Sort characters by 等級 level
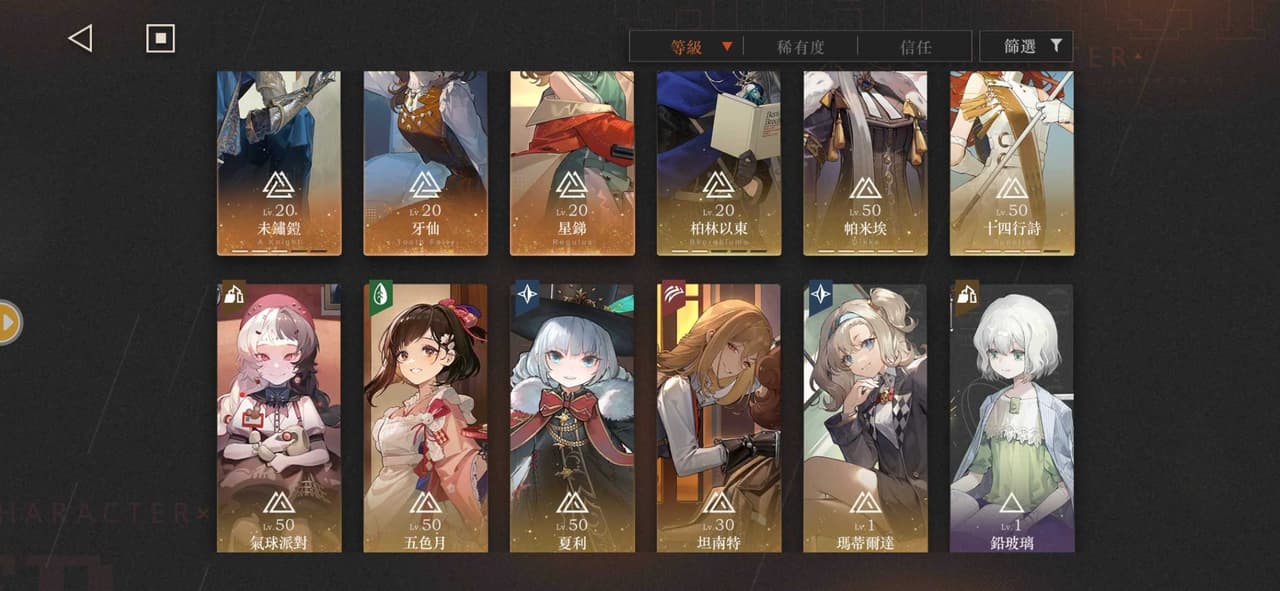The image size is (1280, 591). pos(700,46)
